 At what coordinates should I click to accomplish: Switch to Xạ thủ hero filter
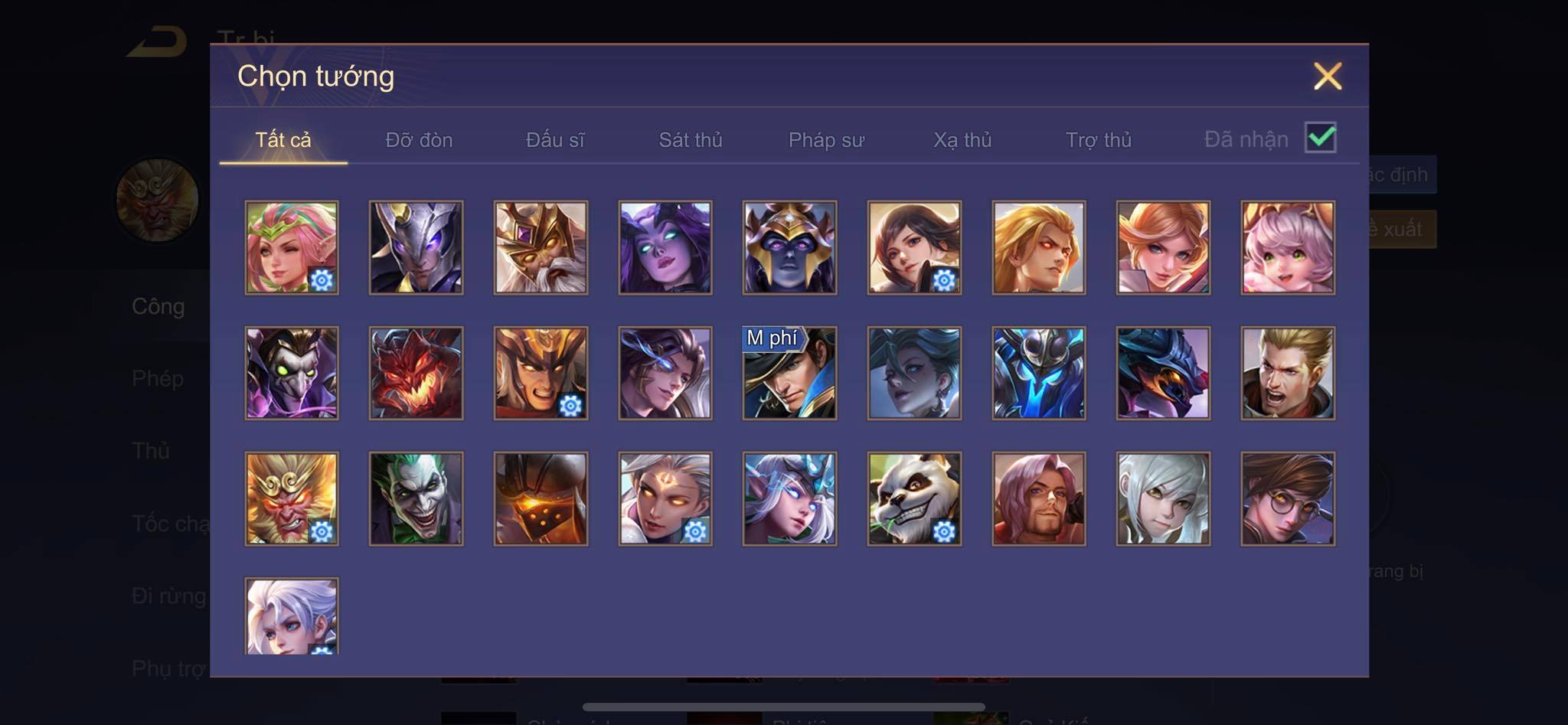click(x=962, y=140)
